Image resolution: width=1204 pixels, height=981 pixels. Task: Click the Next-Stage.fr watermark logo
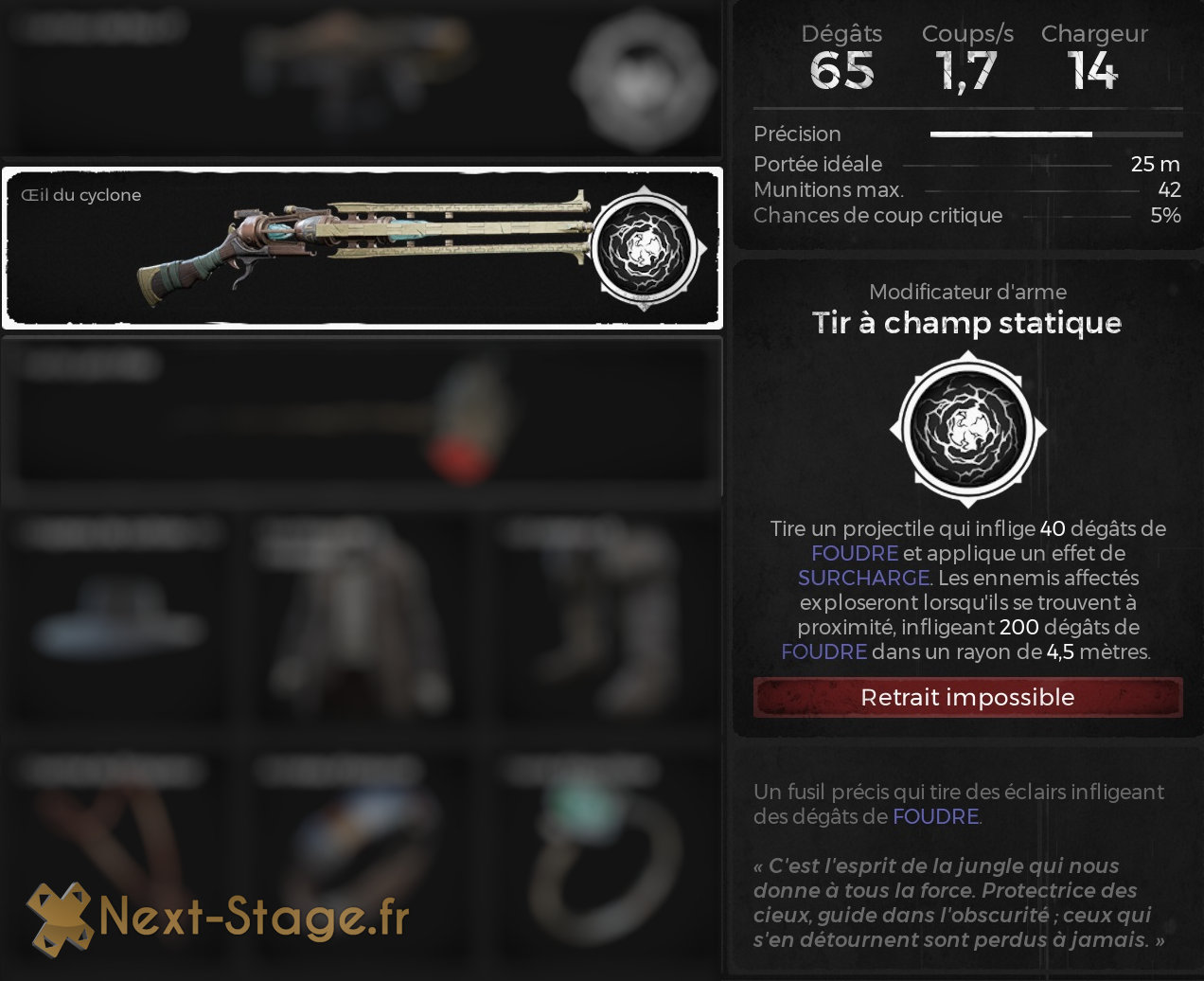coord(218,917)
